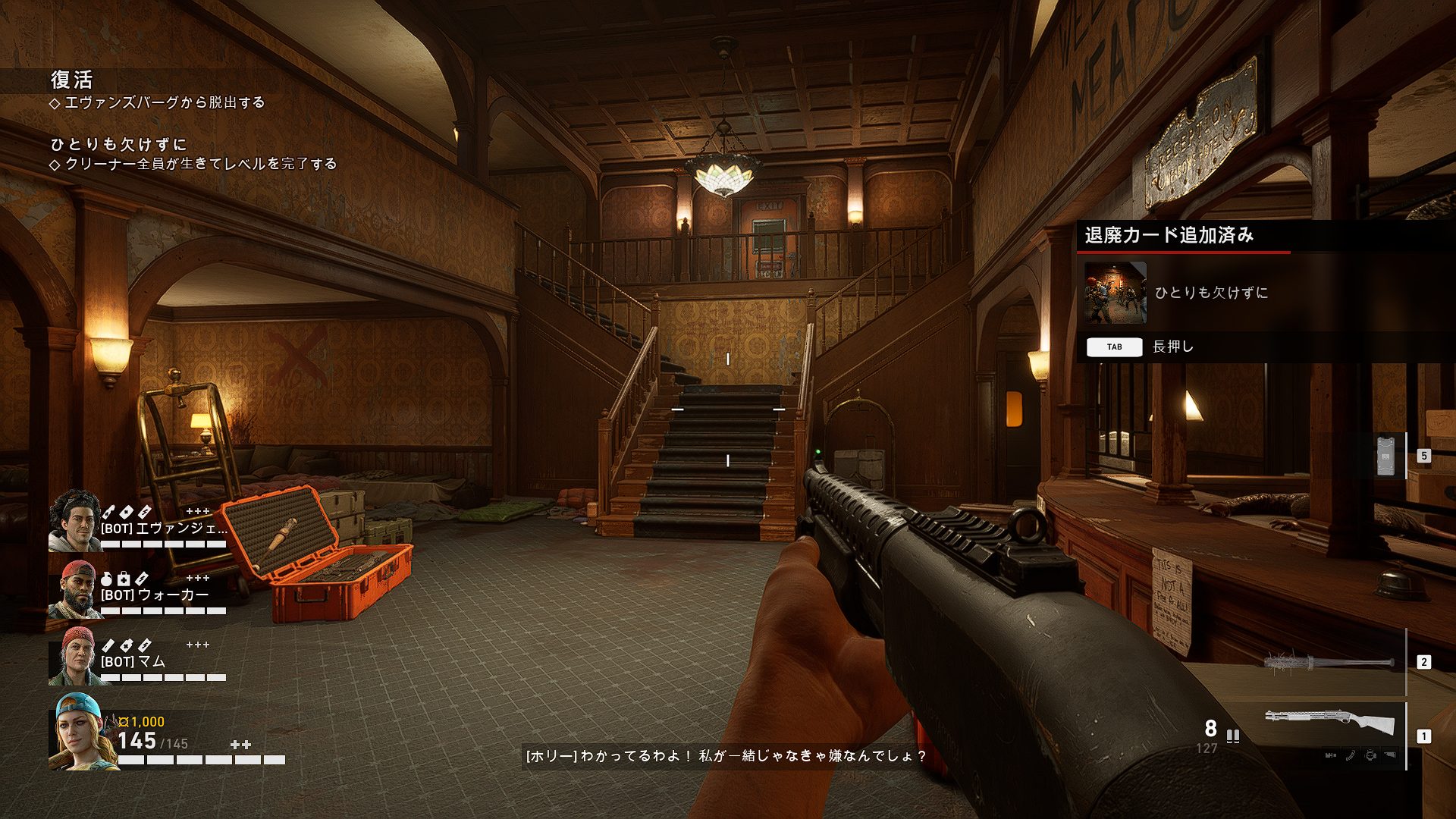The width and height of the screenshot is (1456, 819).
Task: Click the 復活 objective tracker entry
Action: point(72,80)
